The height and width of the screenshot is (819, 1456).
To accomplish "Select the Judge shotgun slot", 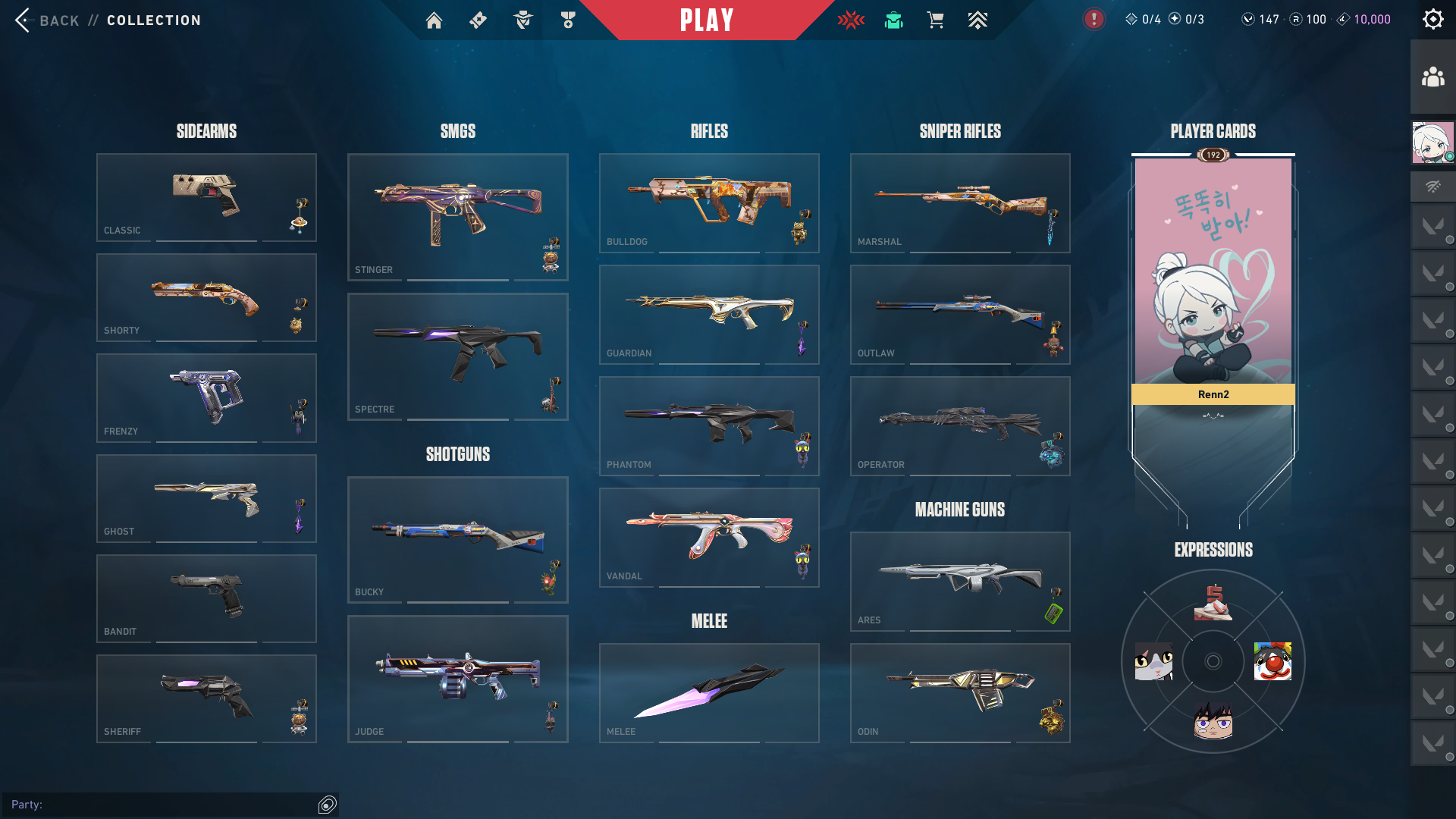I will 457,679.
